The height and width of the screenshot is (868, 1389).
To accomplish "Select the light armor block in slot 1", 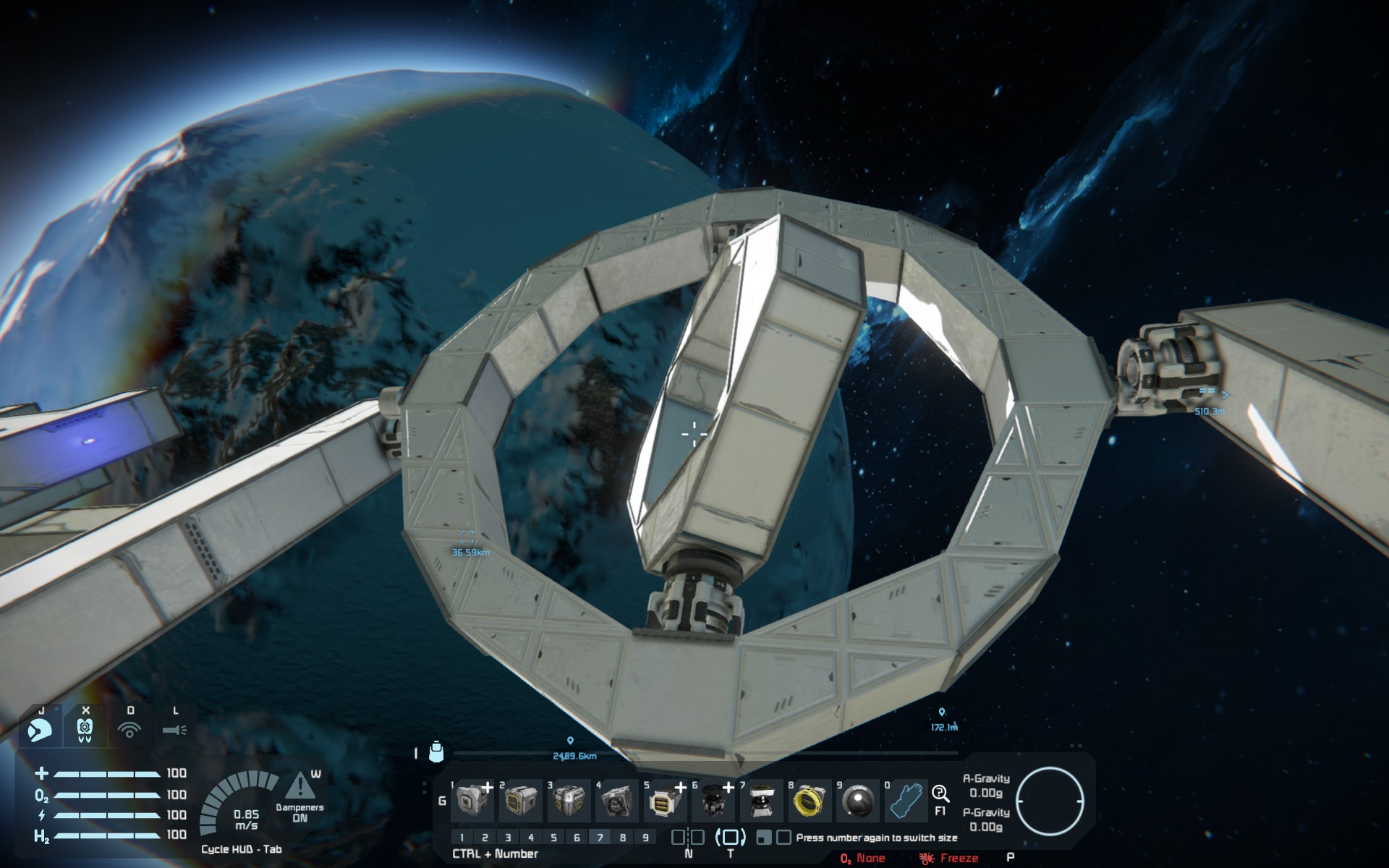I will click(x=473, y=801).
